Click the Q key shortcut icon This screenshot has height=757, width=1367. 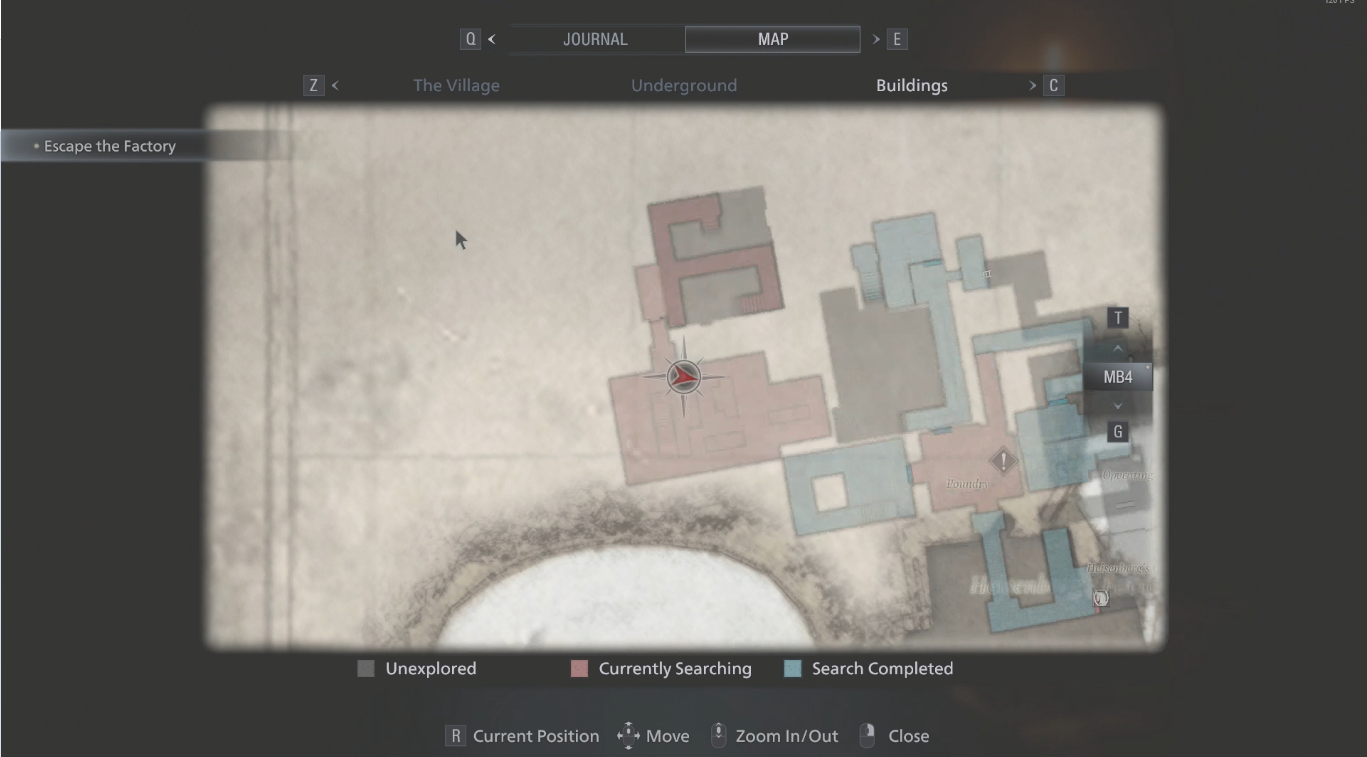469,39
